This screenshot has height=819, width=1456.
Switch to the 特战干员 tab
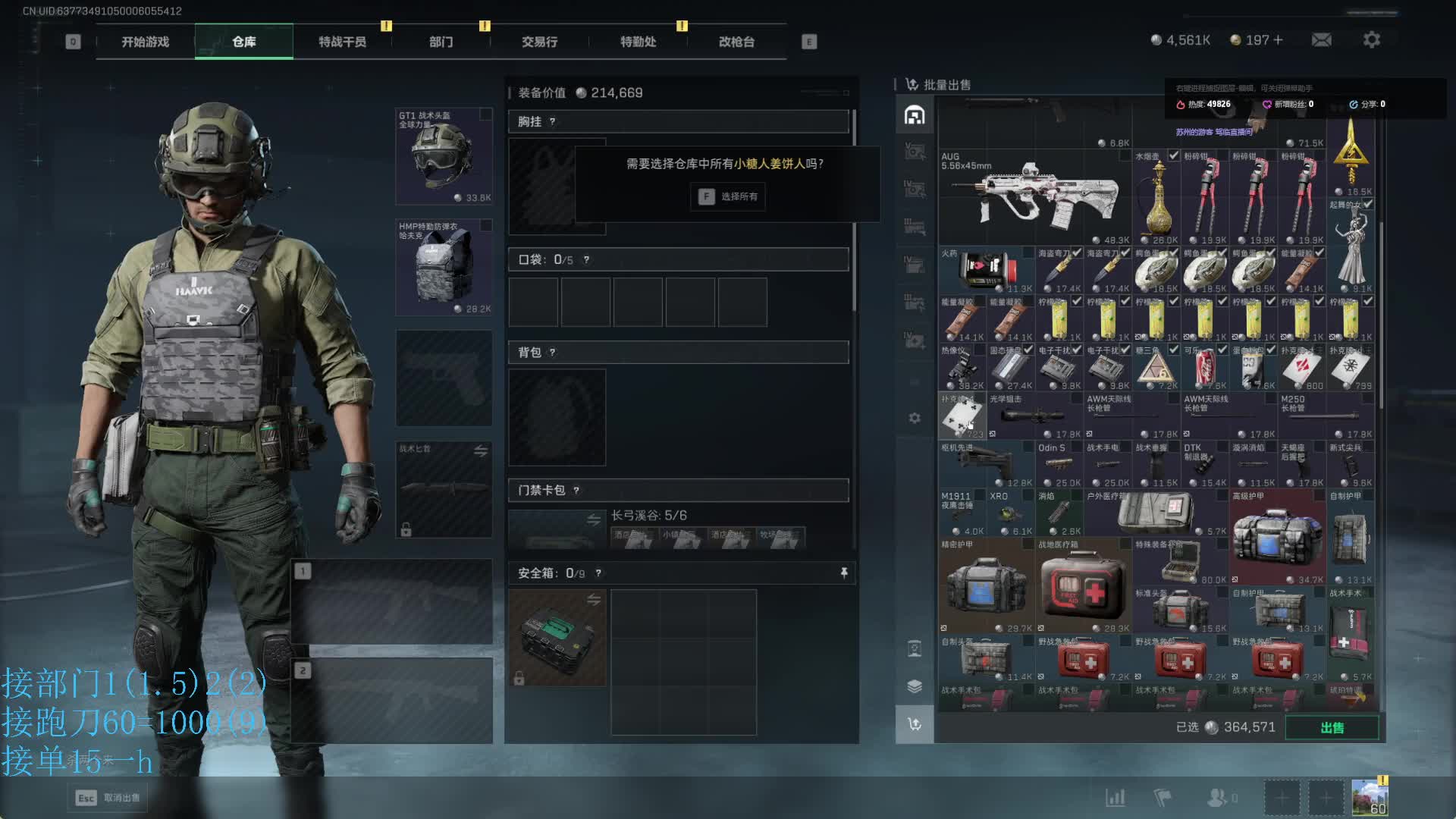pyautogui.click(x=342, y=42)
